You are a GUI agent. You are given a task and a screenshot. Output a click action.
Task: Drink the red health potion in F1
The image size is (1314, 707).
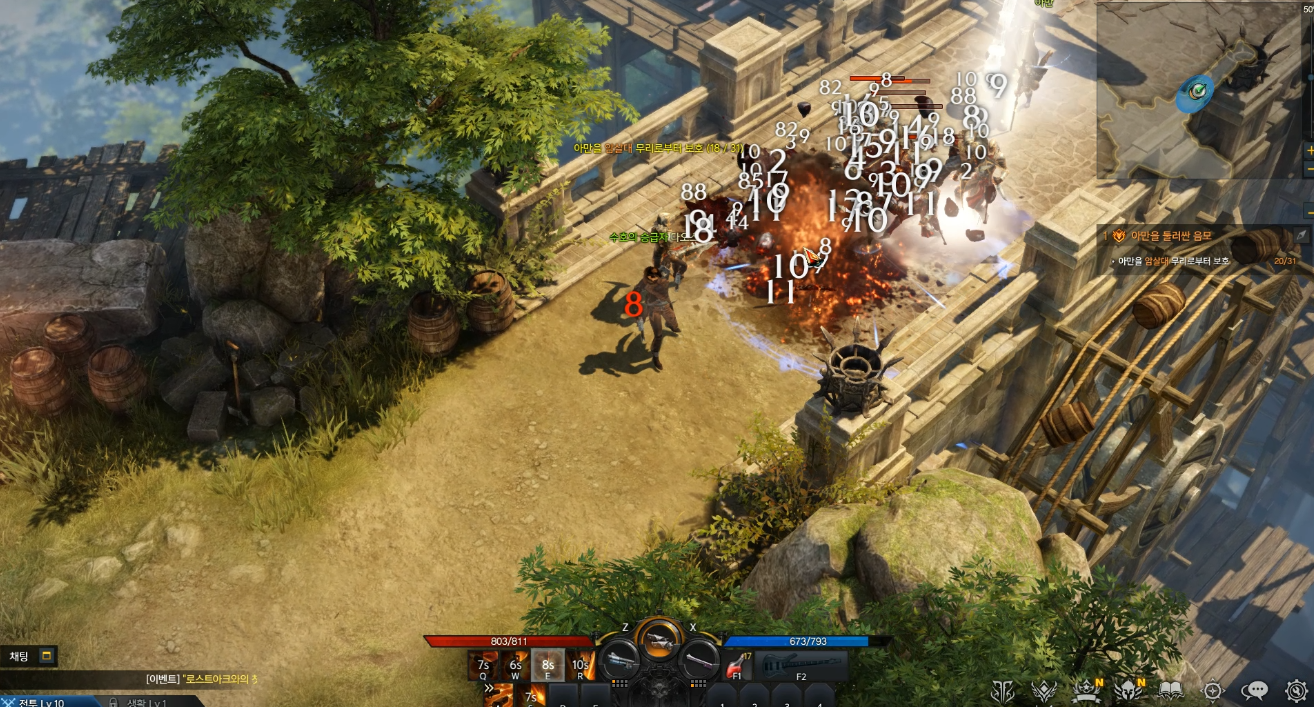click(x=738, y=664)
